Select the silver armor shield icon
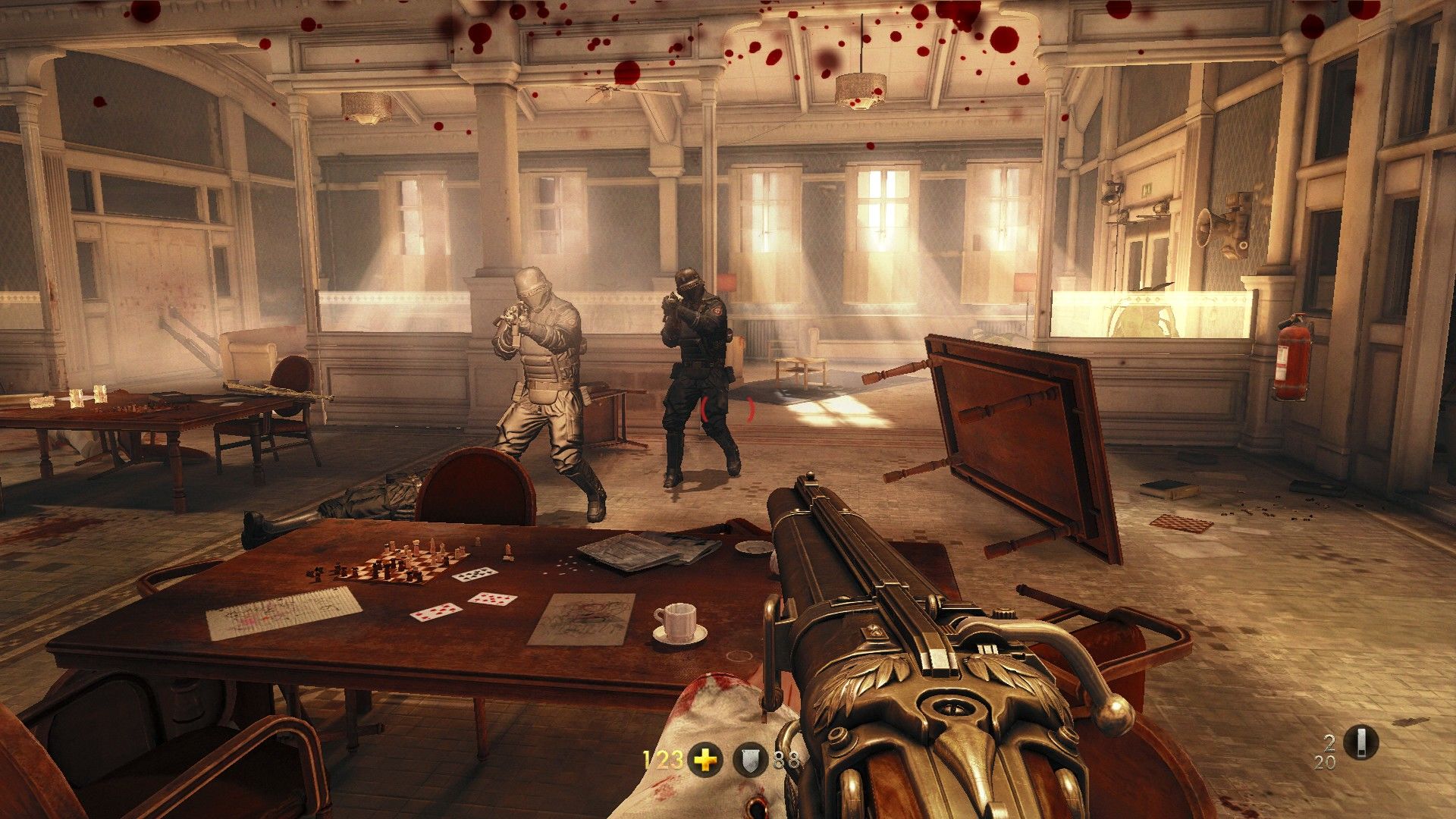This screenshot has width=1456, height=819. (x=751, y=758)
